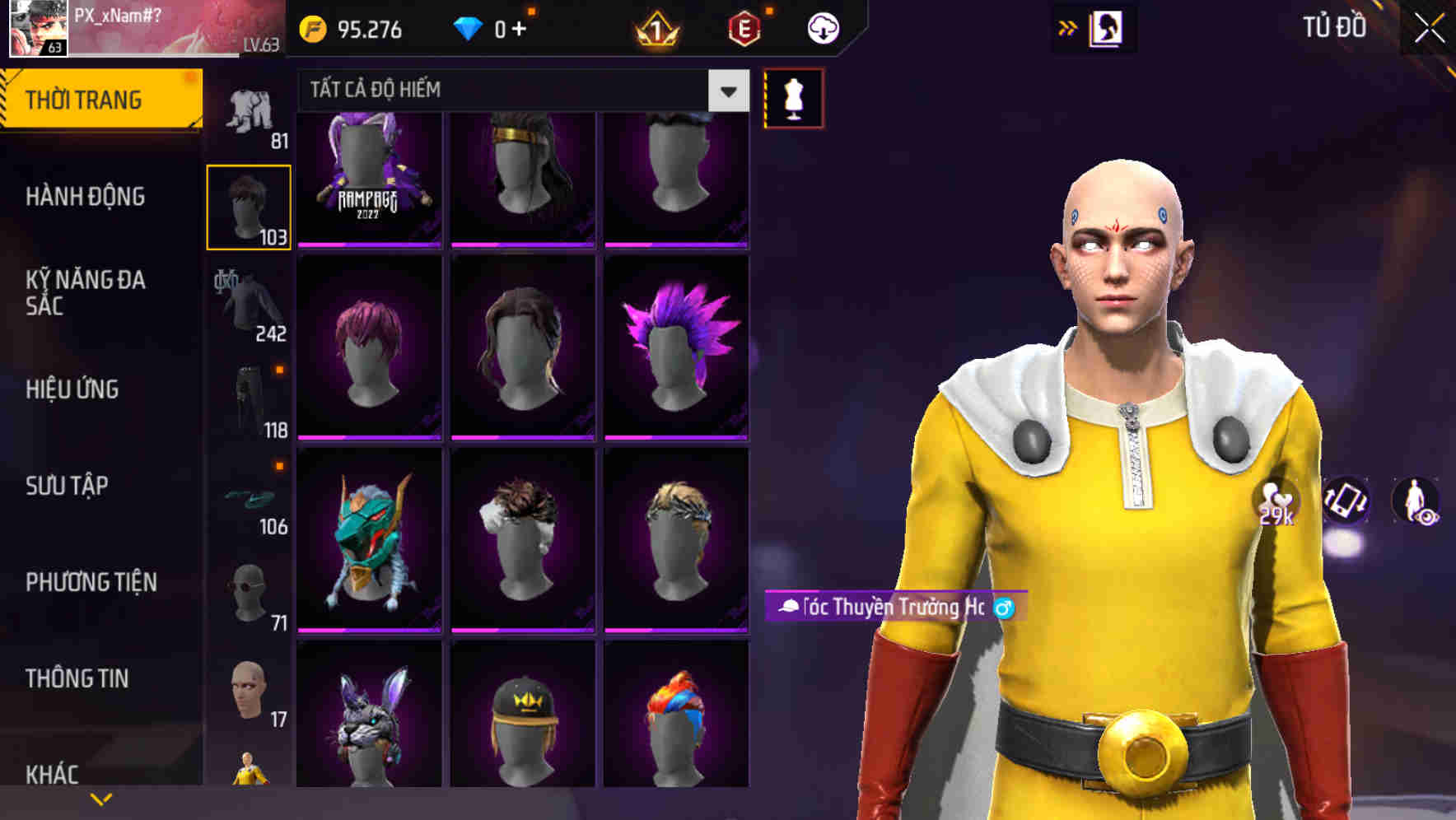This screenshot has width=1456, height=820.
Task: Open the pants category with 118 items
Action: pos(250,399)
